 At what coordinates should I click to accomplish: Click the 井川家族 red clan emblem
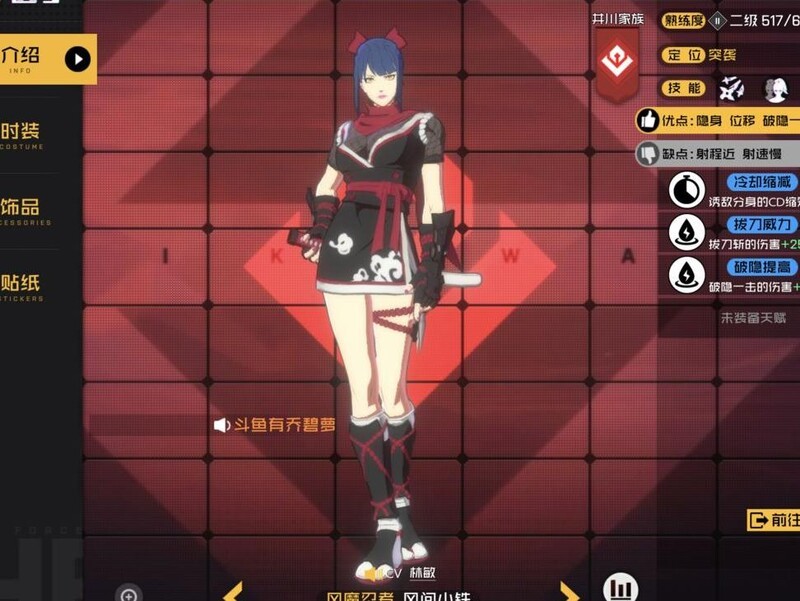coord(618,63)
